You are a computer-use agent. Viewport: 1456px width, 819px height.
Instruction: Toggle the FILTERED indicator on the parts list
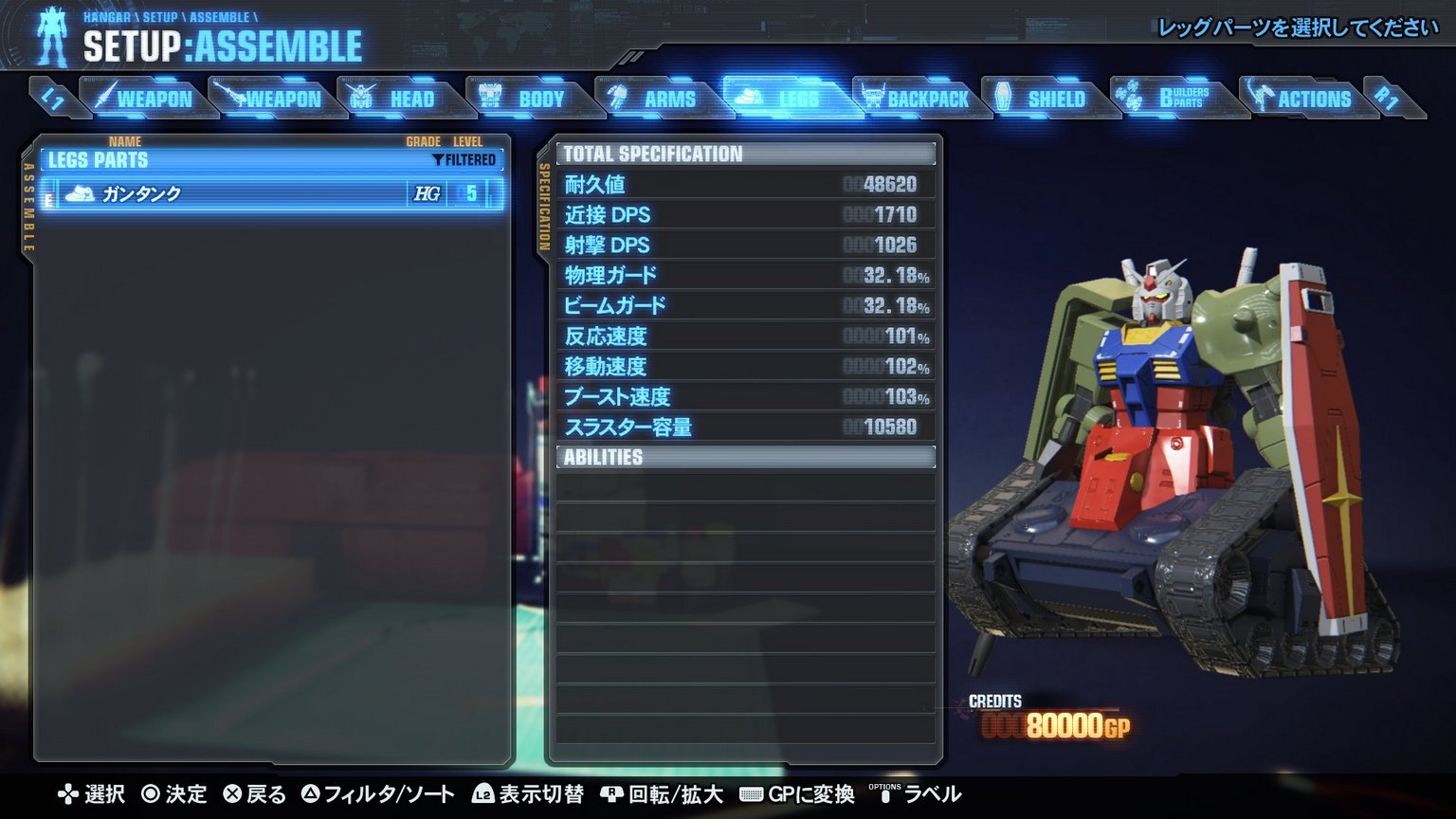point(464,159)
